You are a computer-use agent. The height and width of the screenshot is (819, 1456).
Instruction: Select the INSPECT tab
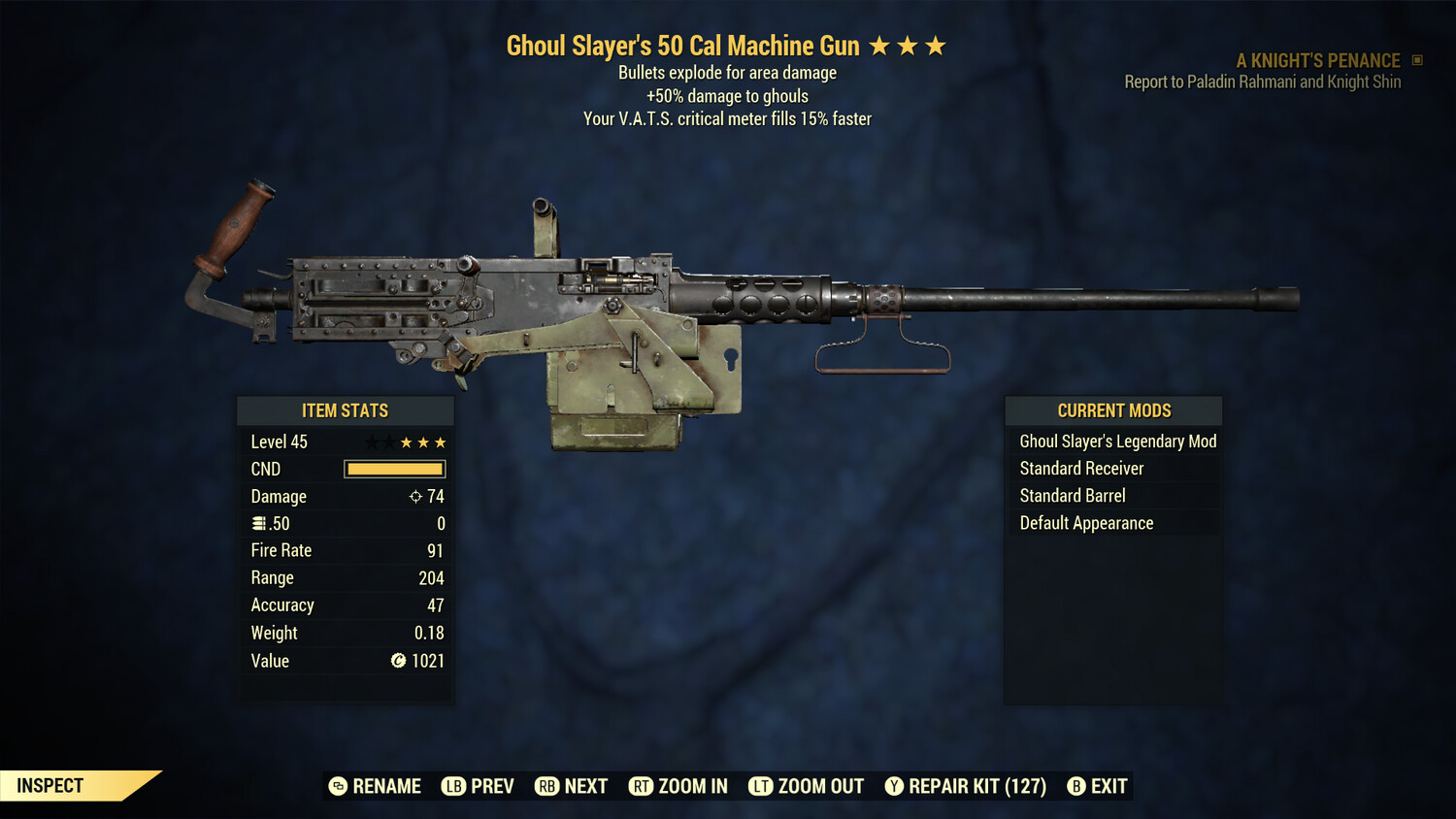[x=50, y=785]
